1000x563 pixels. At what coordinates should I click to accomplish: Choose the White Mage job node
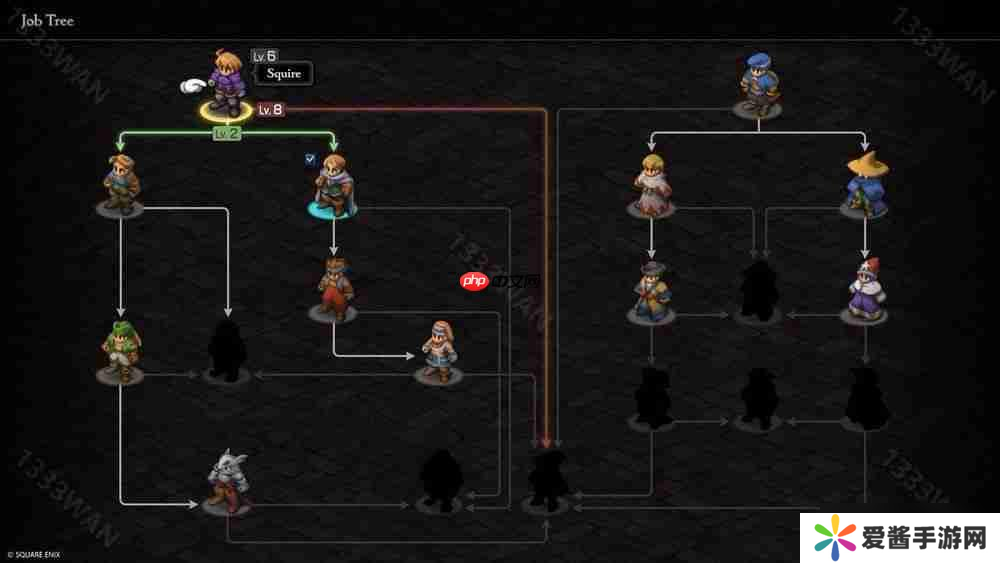pyautogui.click(x=651, y=184)
